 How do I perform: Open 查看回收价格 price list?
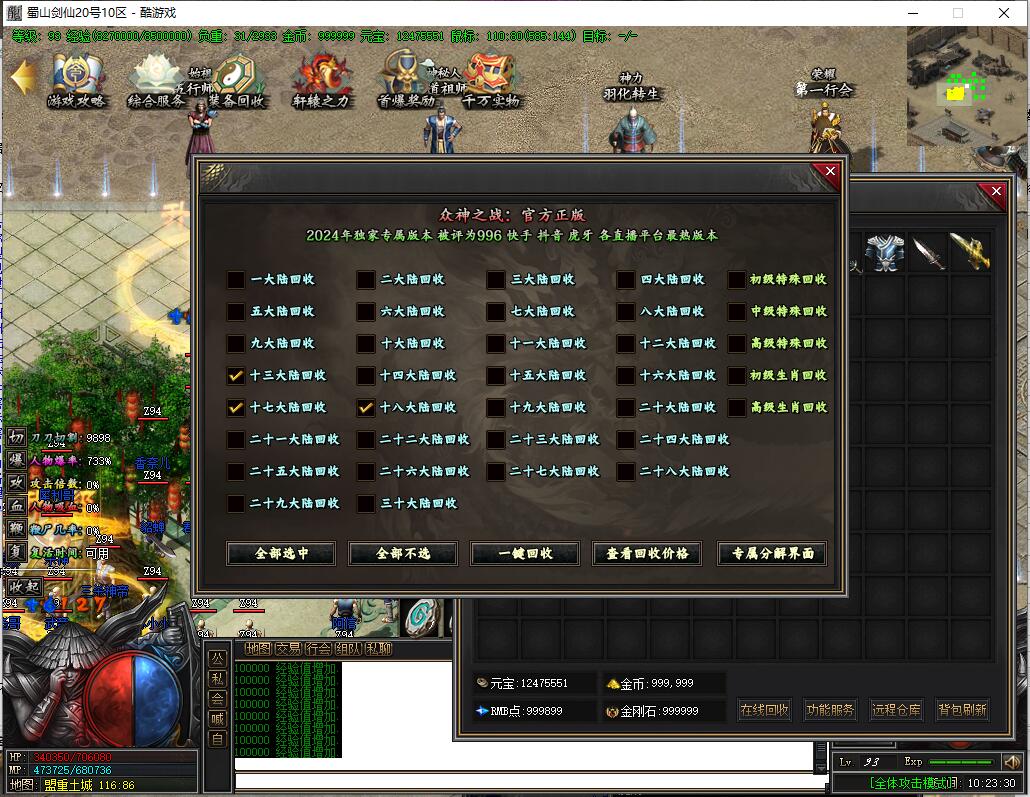click(x=647, y=553)
